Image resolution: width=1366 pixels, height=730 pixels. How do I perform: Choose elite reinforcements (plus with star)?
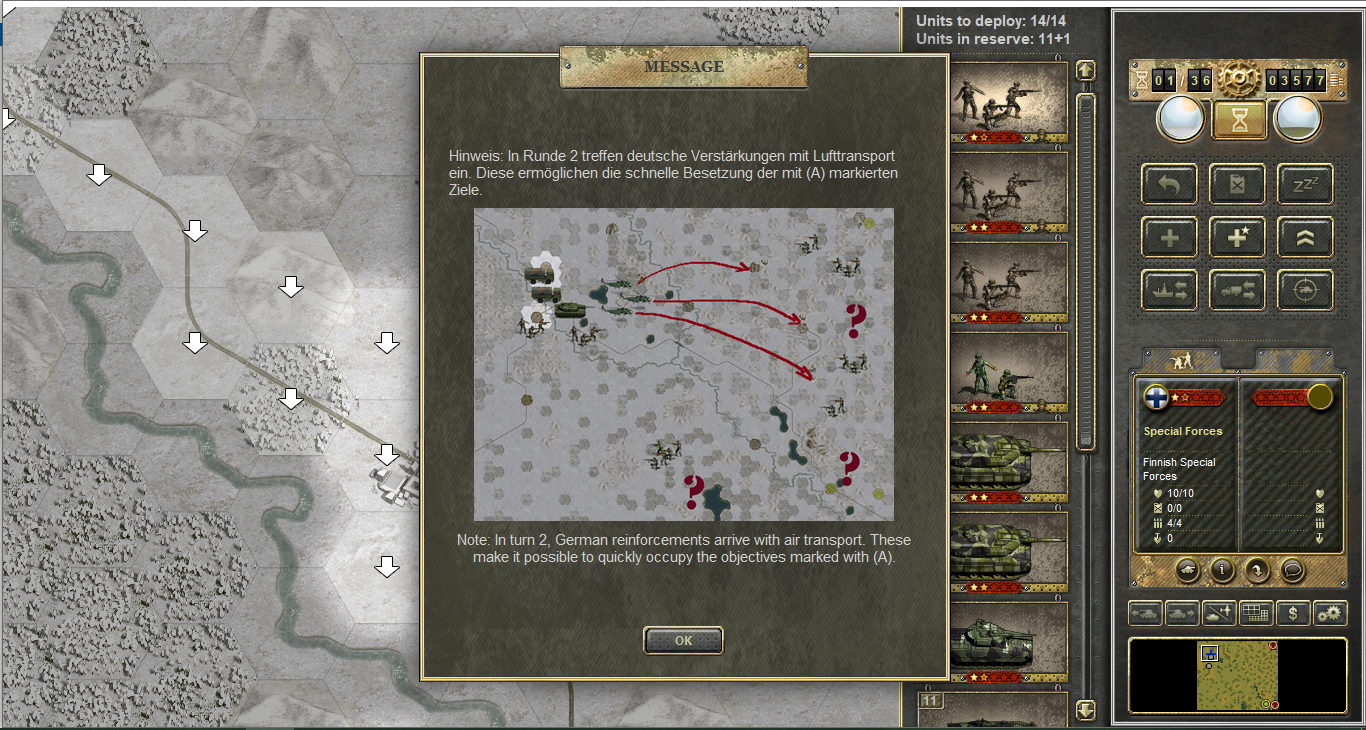click(x=1238, y=238)
